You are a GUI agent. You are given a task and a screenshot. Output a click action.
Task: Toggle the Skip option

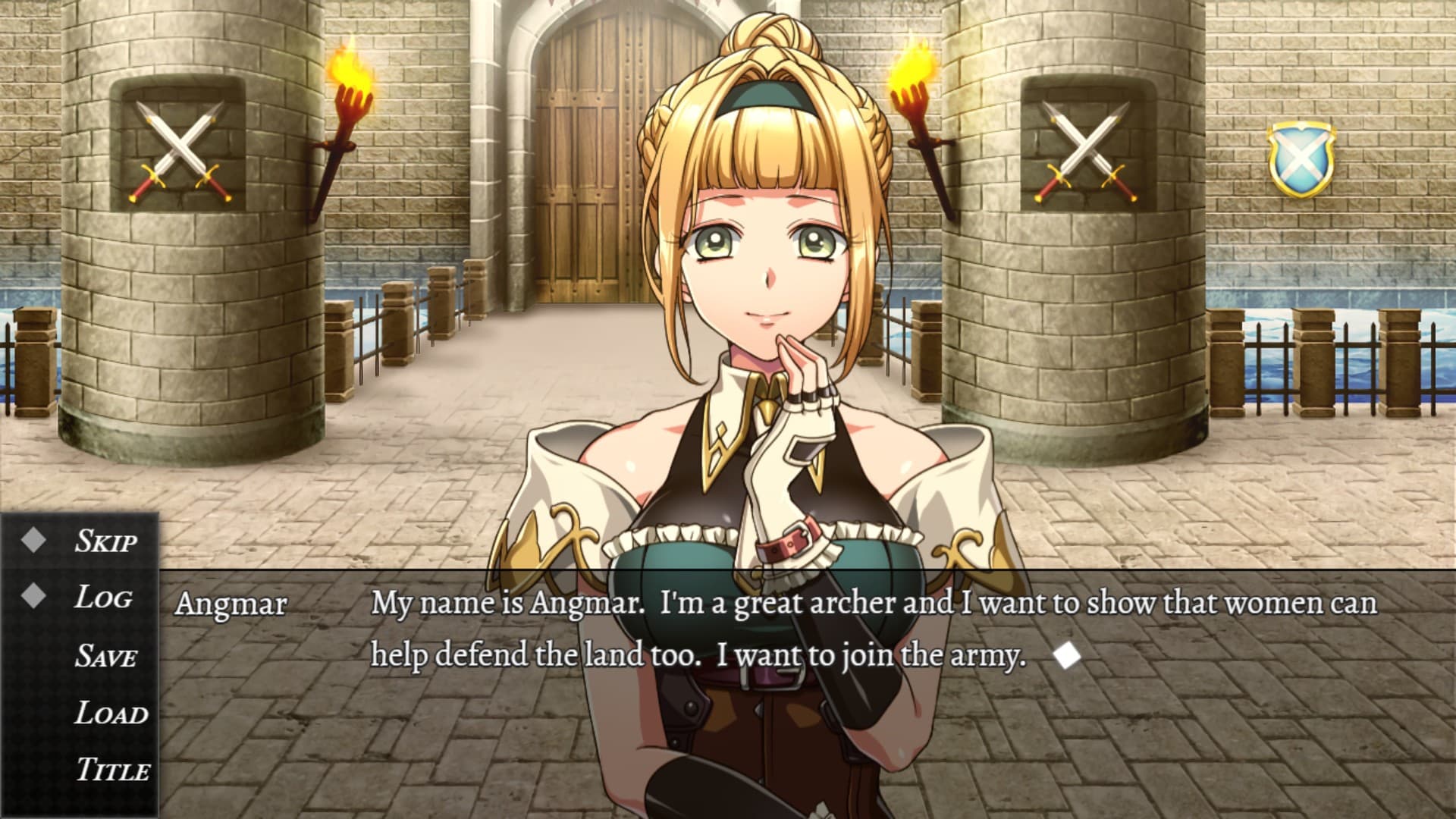pos(105,541)
